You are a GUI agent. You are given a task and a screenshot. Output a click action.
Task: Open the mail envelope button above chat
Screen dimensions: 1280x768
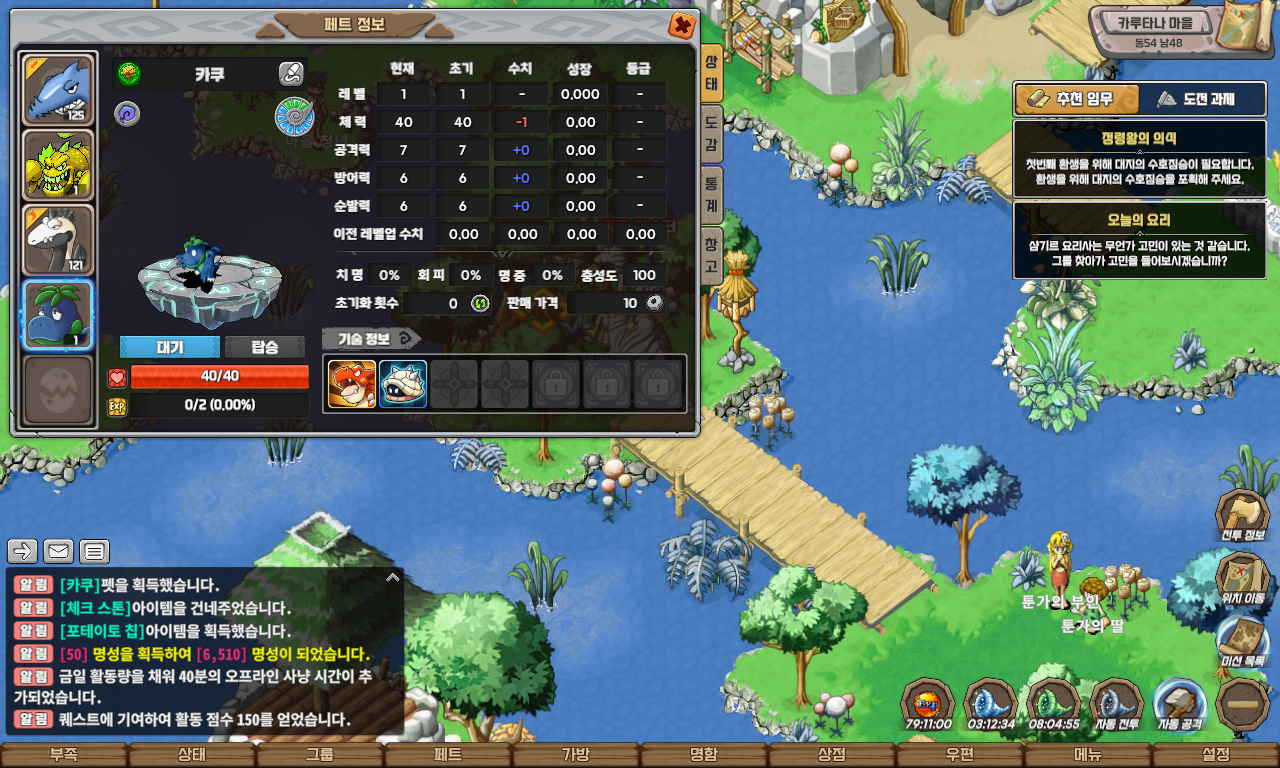point(59,551)
